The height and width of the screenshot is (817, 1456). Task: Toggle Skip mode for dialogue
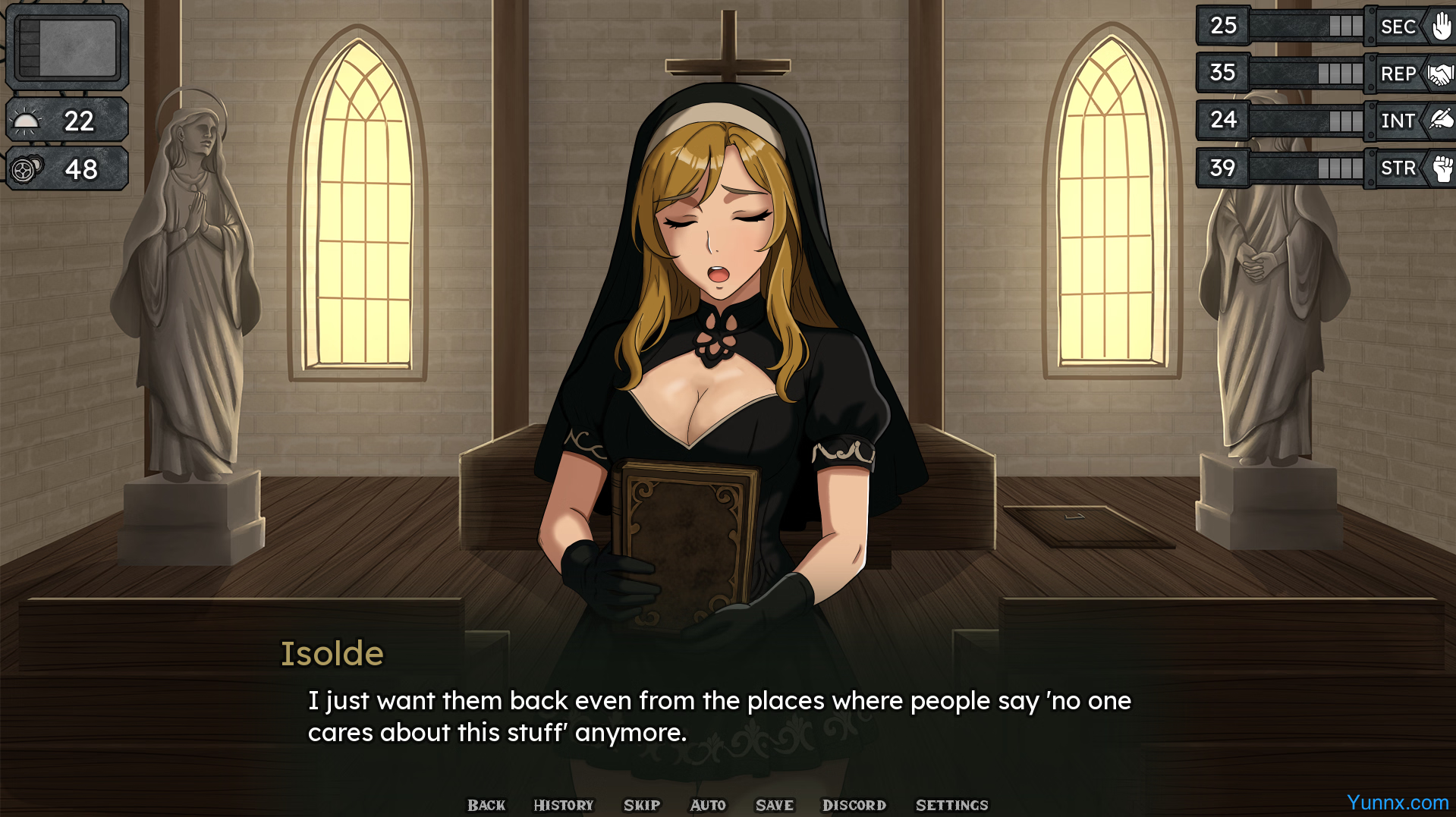(642, 805)
